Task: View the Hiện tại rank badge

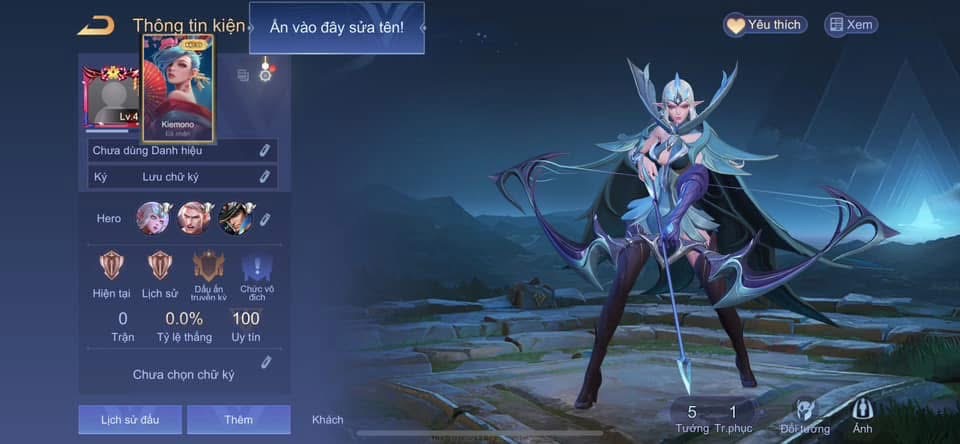Action: (112, 266)
